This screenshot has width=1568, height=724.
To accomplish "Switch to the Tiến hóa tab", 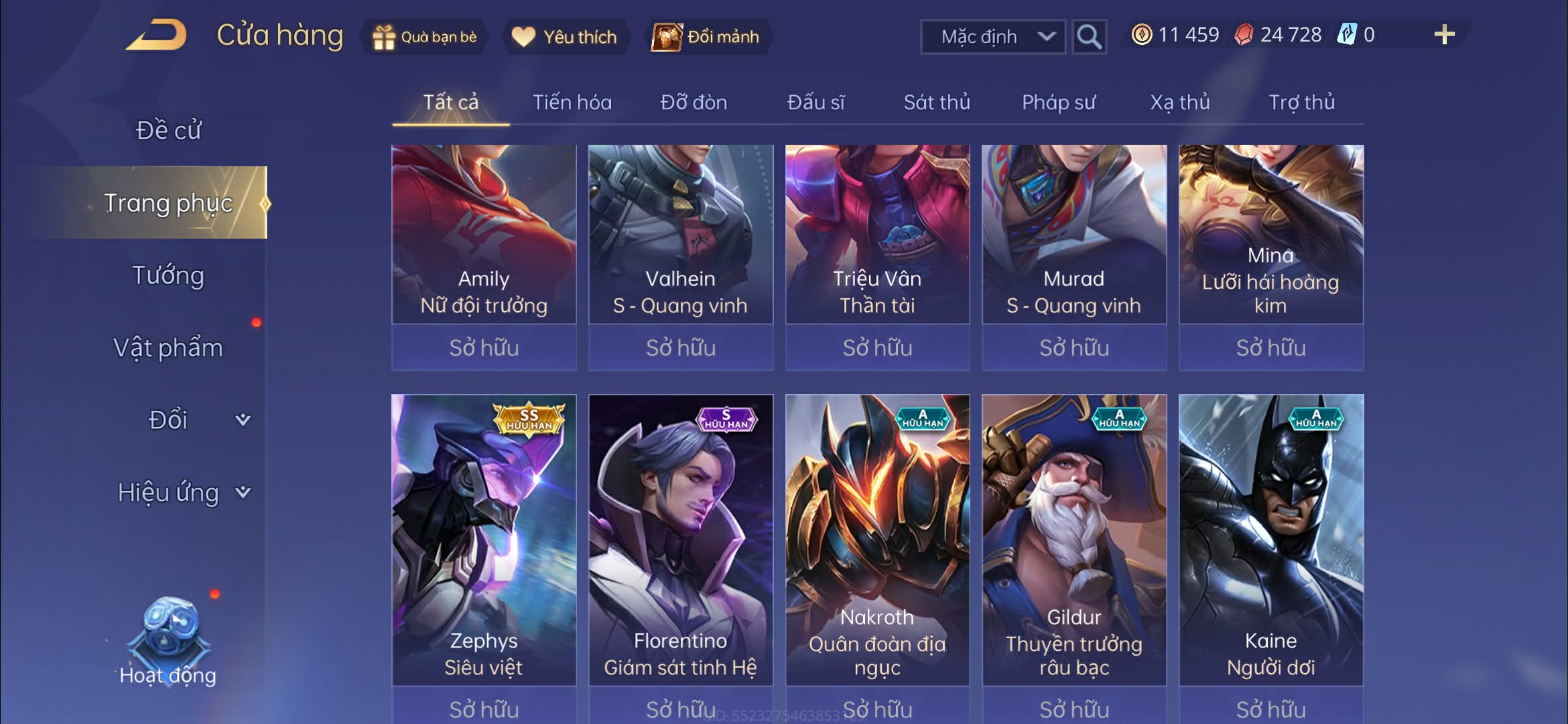I will [572, 103].
